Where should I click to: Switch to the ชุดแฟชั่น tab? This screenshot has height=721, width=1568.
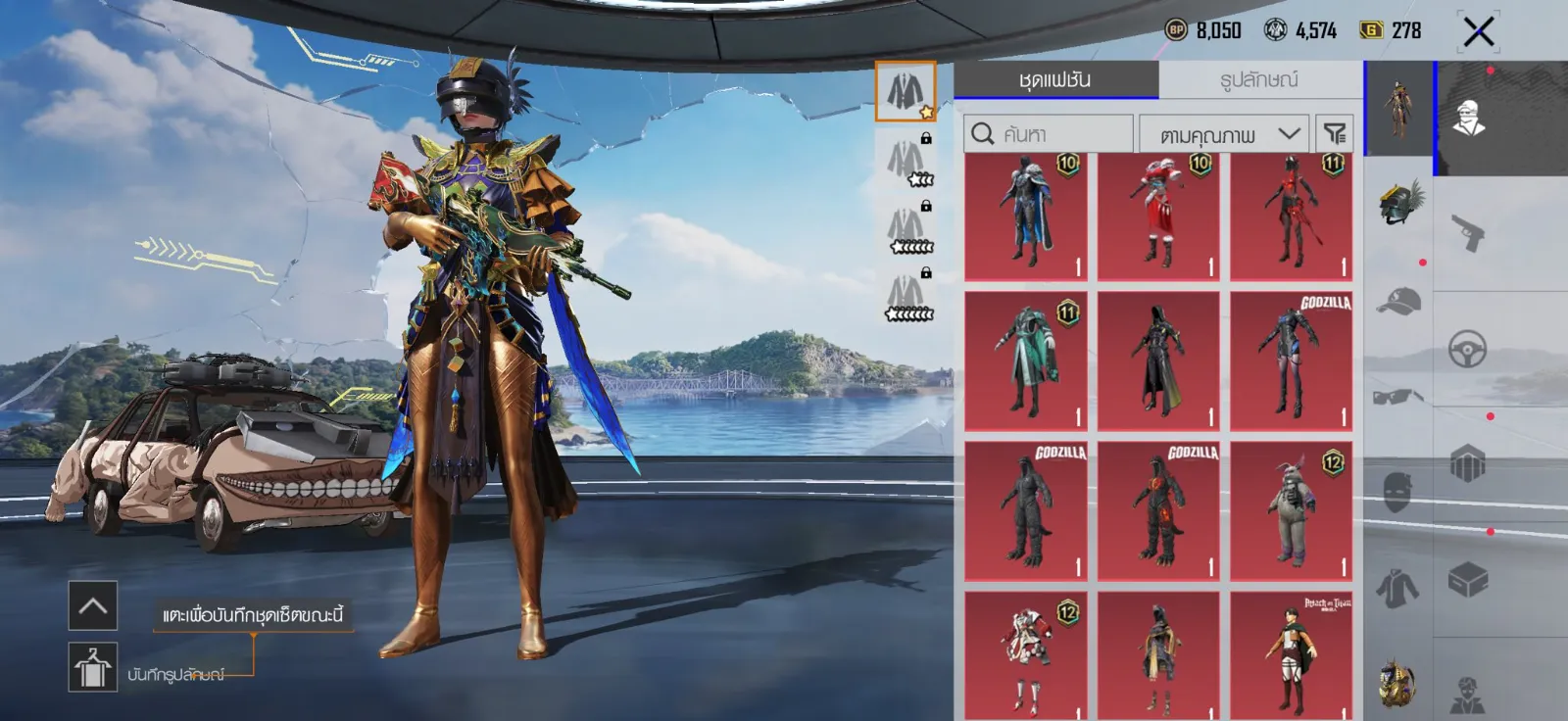[1055, 79]
